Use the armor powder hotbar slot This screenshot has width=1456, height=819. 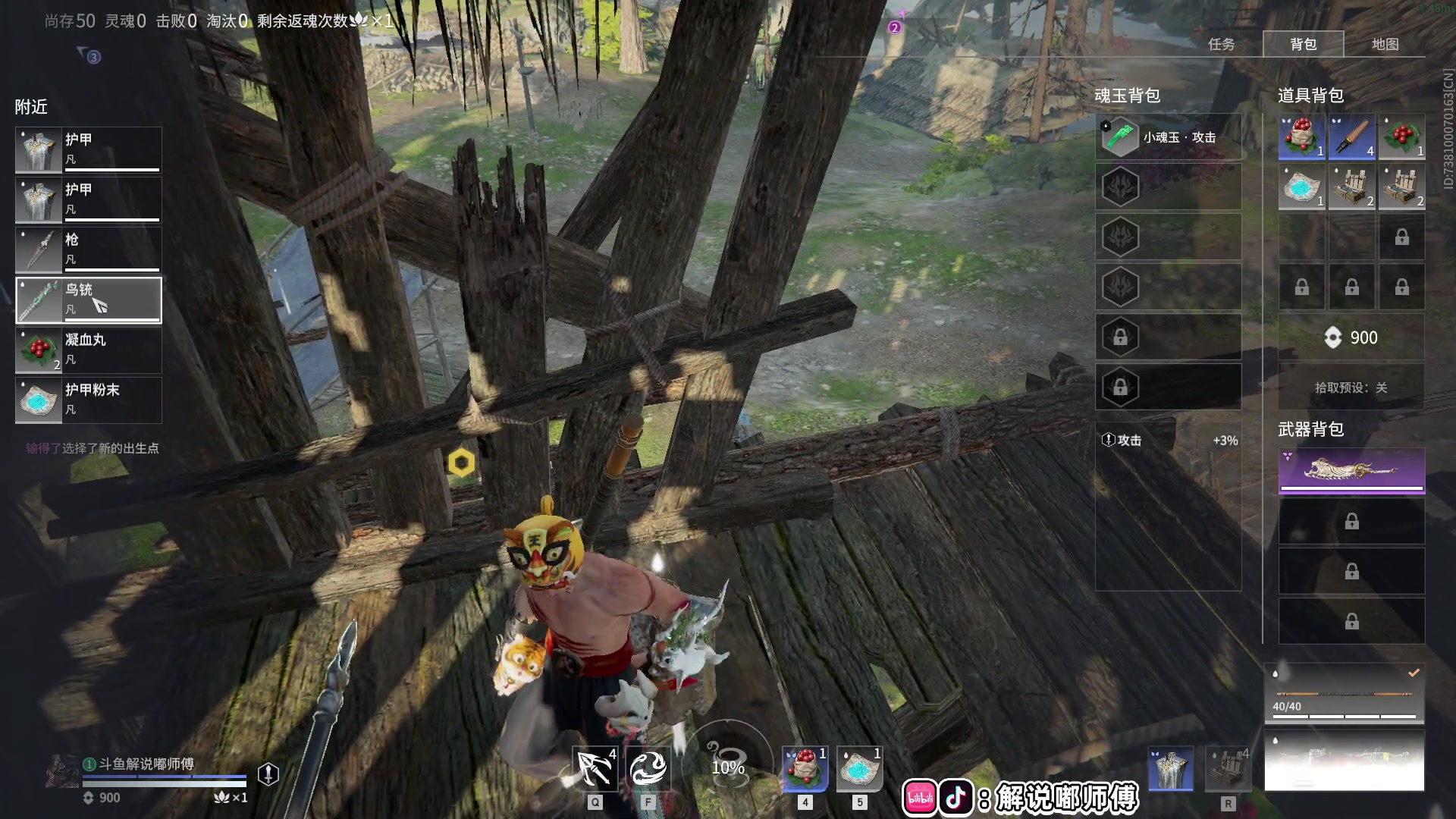tap(859, 768)
